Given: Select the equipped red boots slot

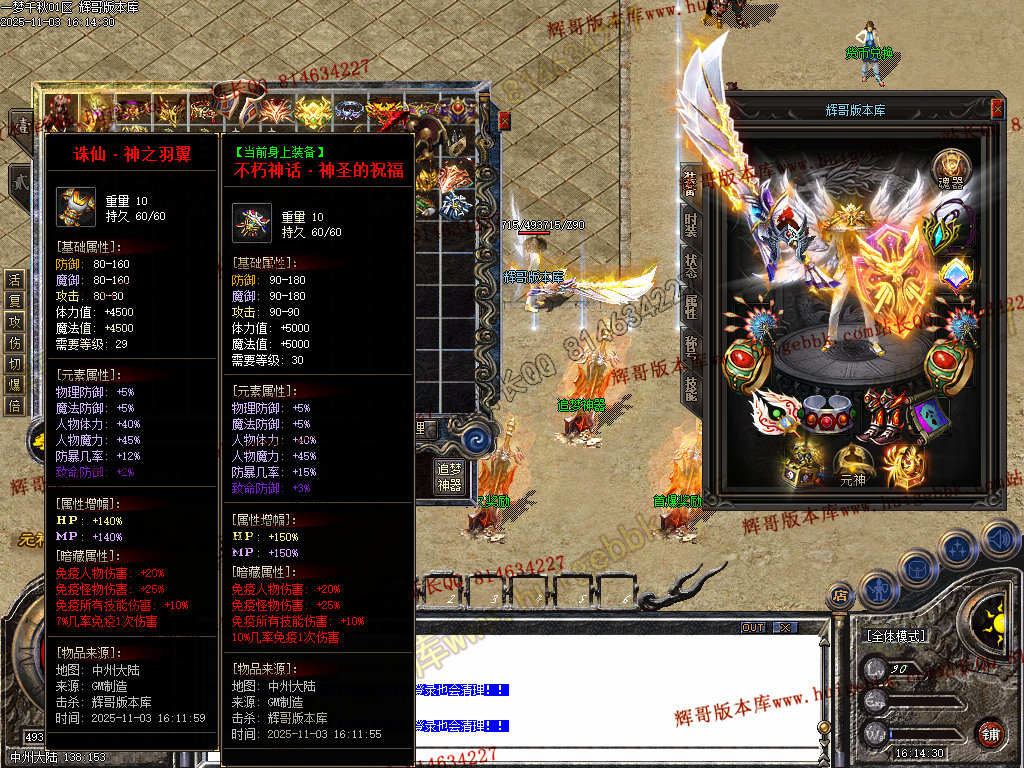Looking at the screenshot, I should [887, 413].
